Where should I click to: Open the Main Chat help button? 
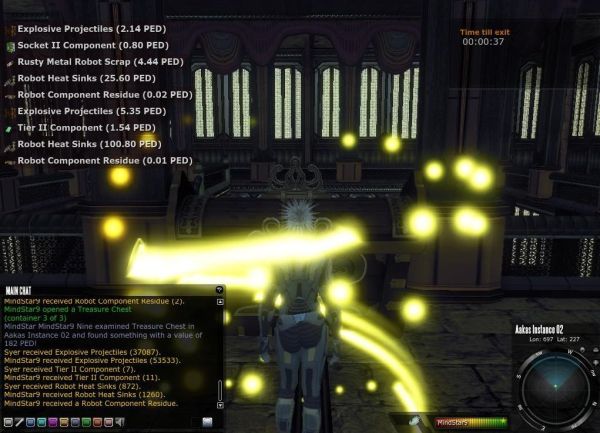tap(219, 290)
